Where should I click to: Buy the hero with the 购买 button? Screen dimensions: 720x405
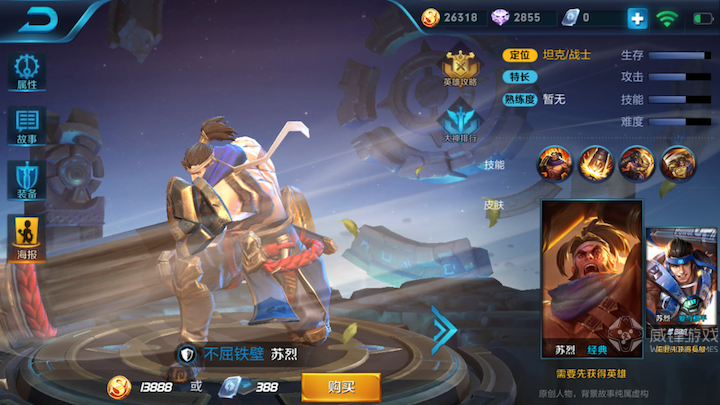tap(341, 386)
